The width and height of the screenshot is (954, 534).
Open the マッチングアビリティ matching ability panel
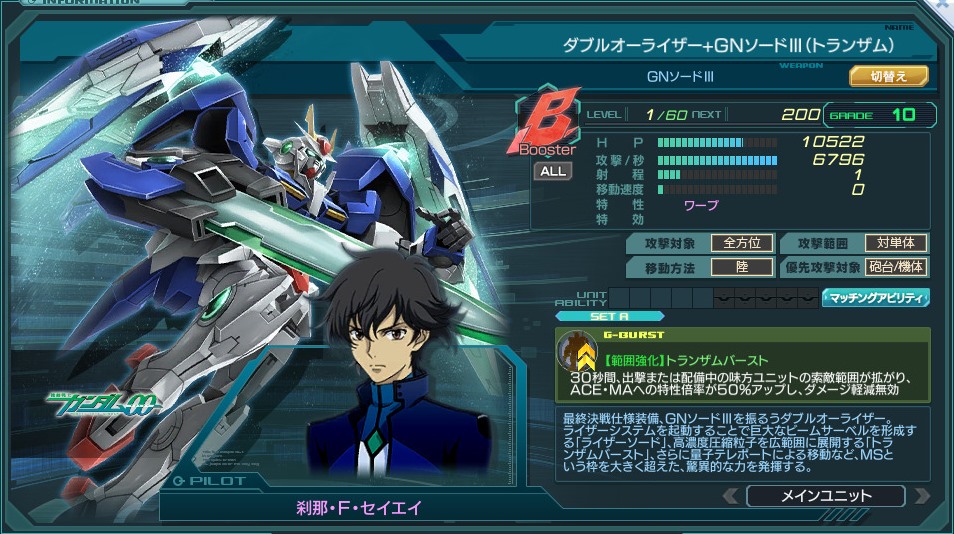coord(875,297)
